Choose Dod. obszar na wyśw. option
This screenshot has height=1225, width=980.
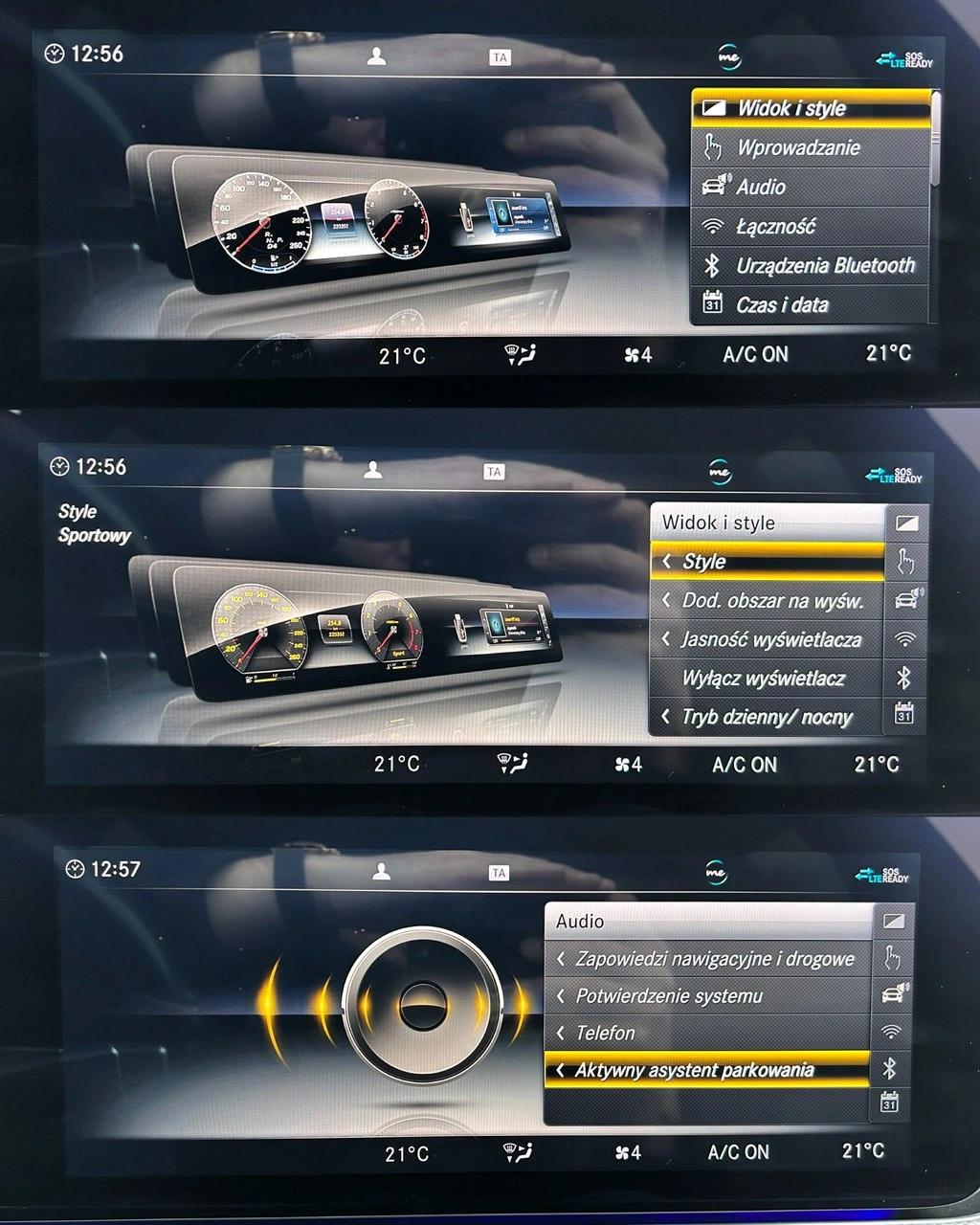click(x=771, y=601)
